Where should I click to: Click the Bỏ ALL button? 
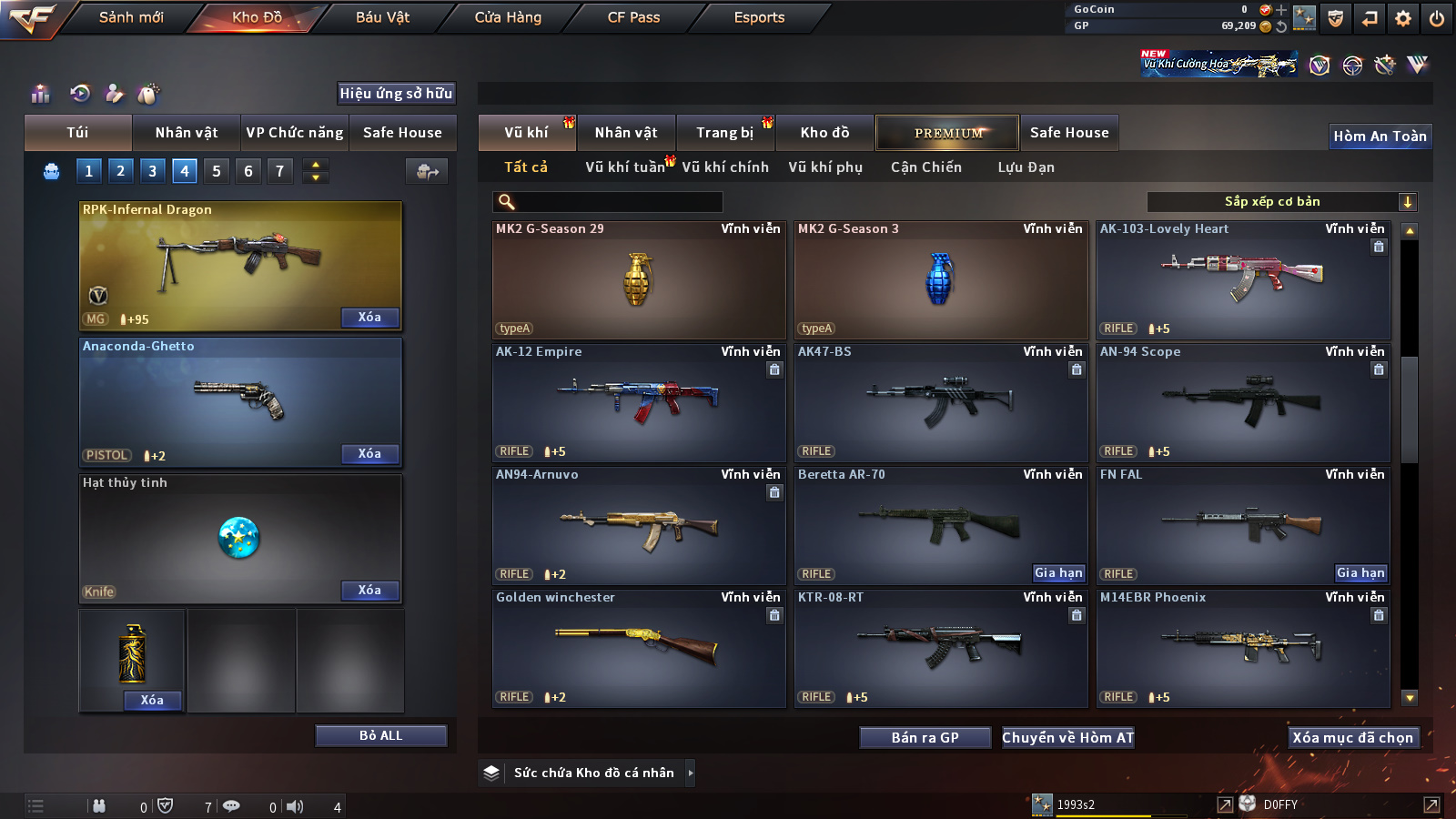tap(380, 735)
